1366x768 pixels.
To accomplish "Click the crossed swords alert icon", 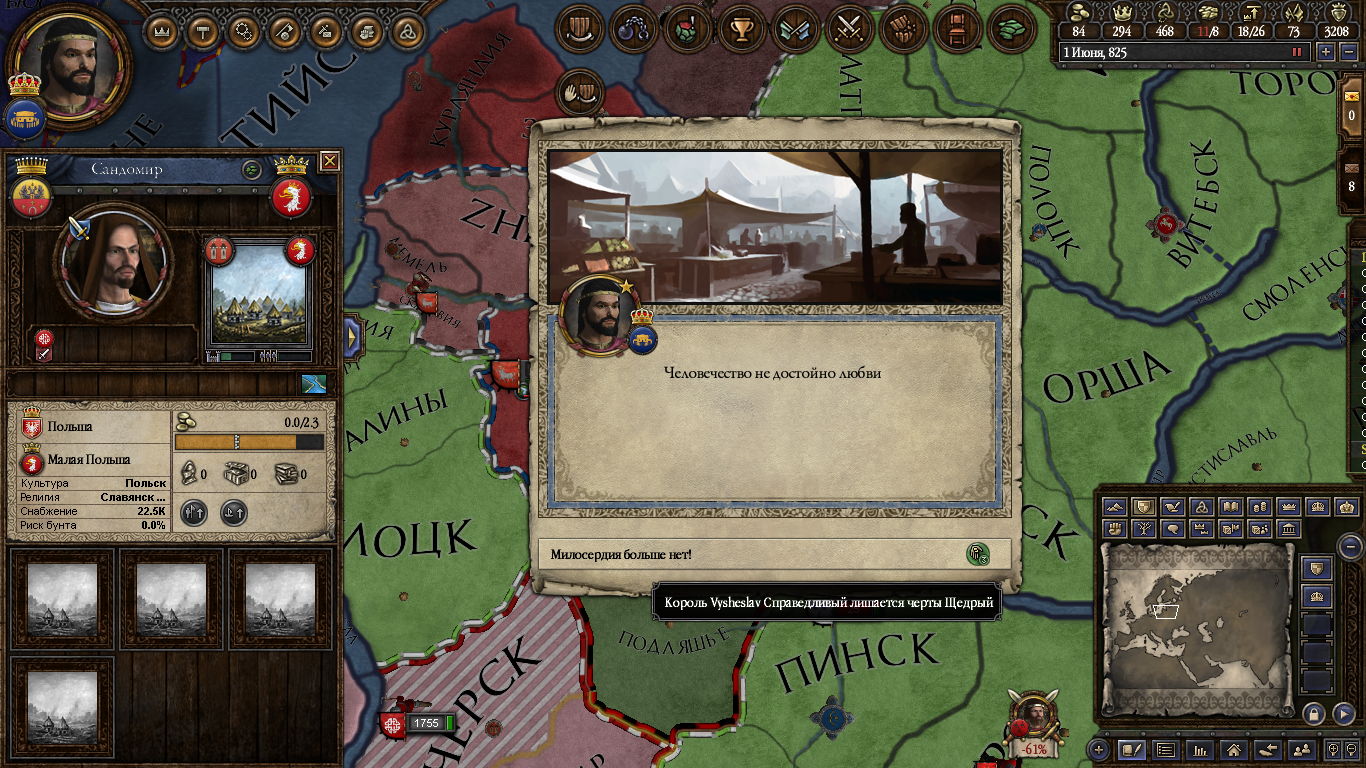I will (x=849, y=29).
